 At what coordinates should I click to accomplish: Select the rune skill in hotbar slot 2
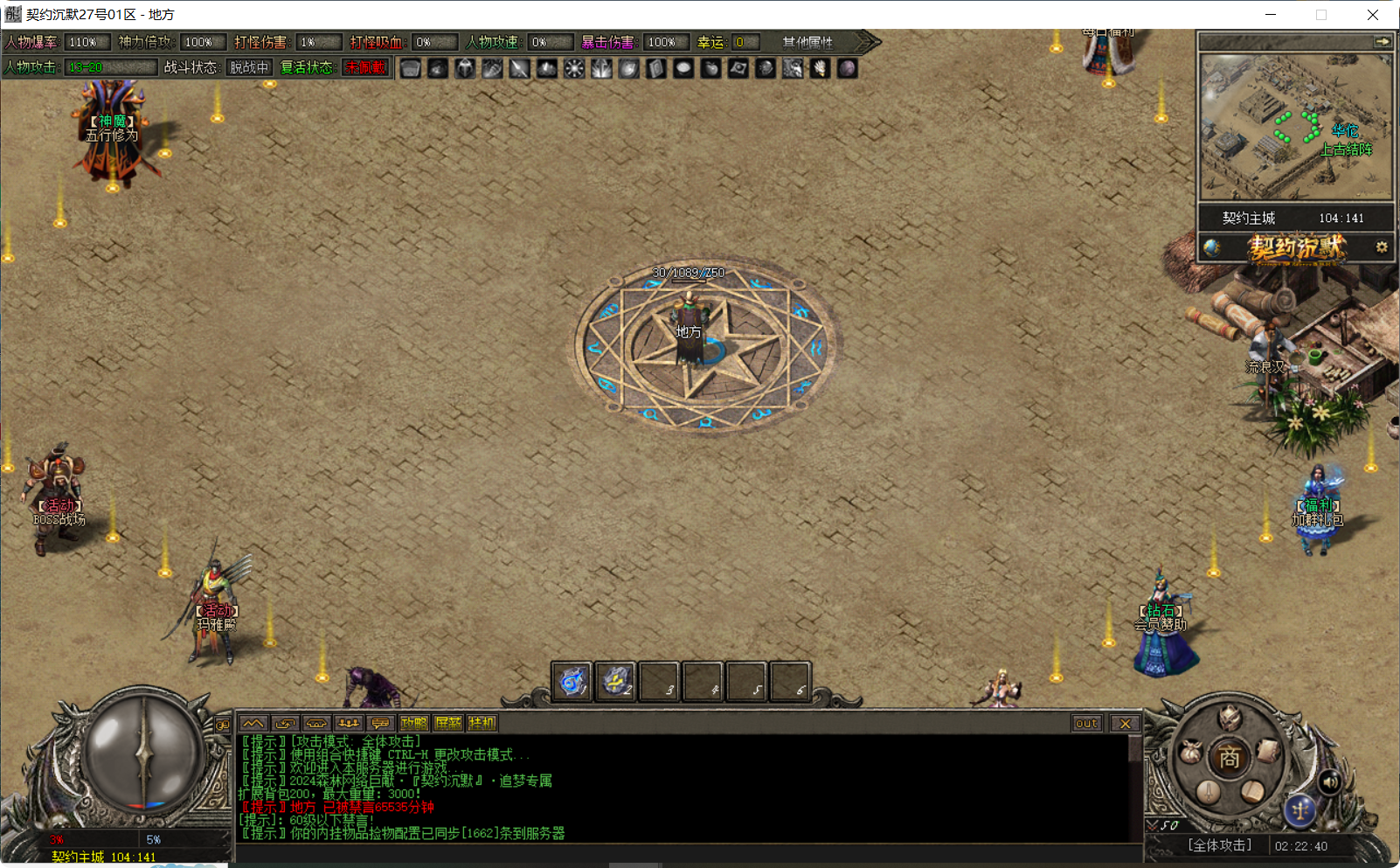pos(616,681)
